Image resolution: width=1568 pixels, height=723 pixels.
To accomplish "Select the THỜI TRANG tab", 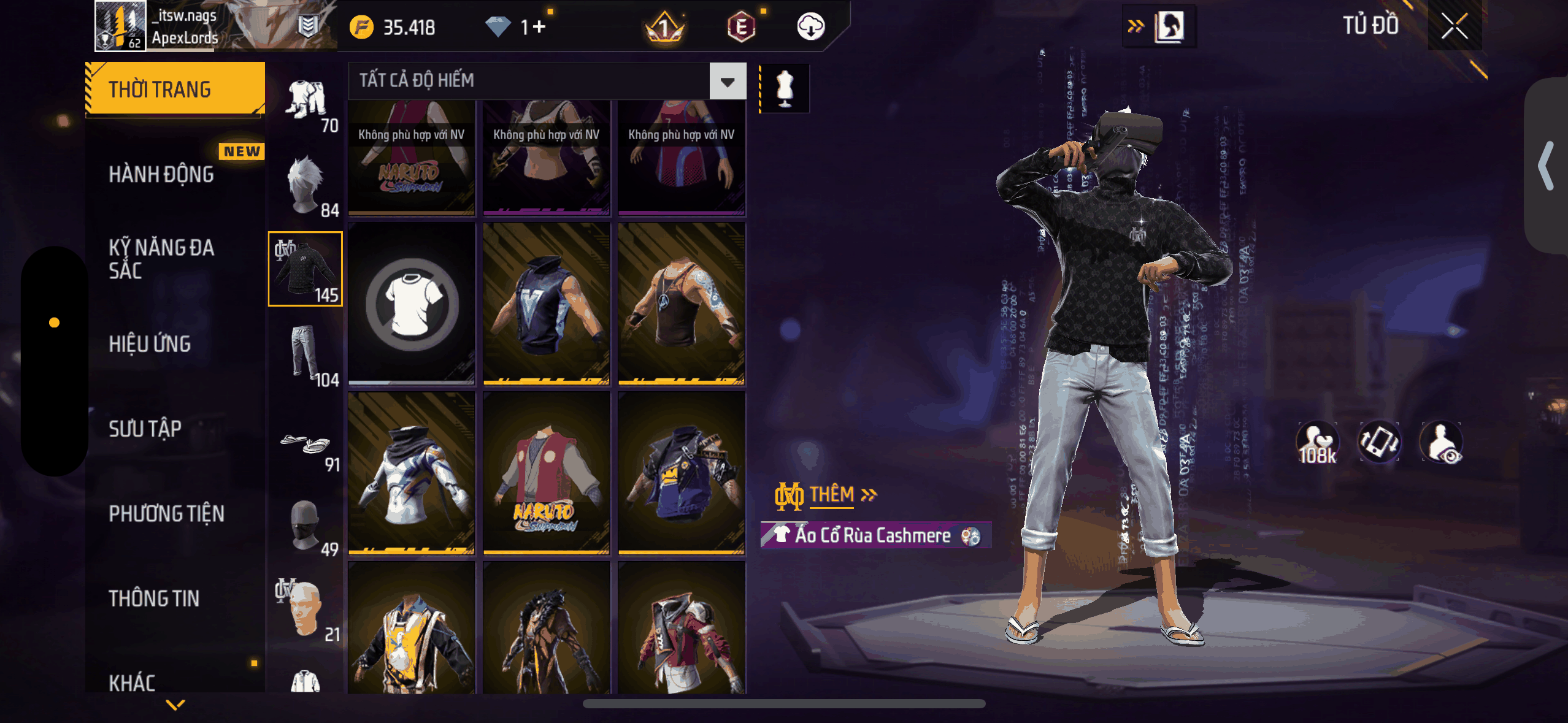I will (x=175, y=90).
